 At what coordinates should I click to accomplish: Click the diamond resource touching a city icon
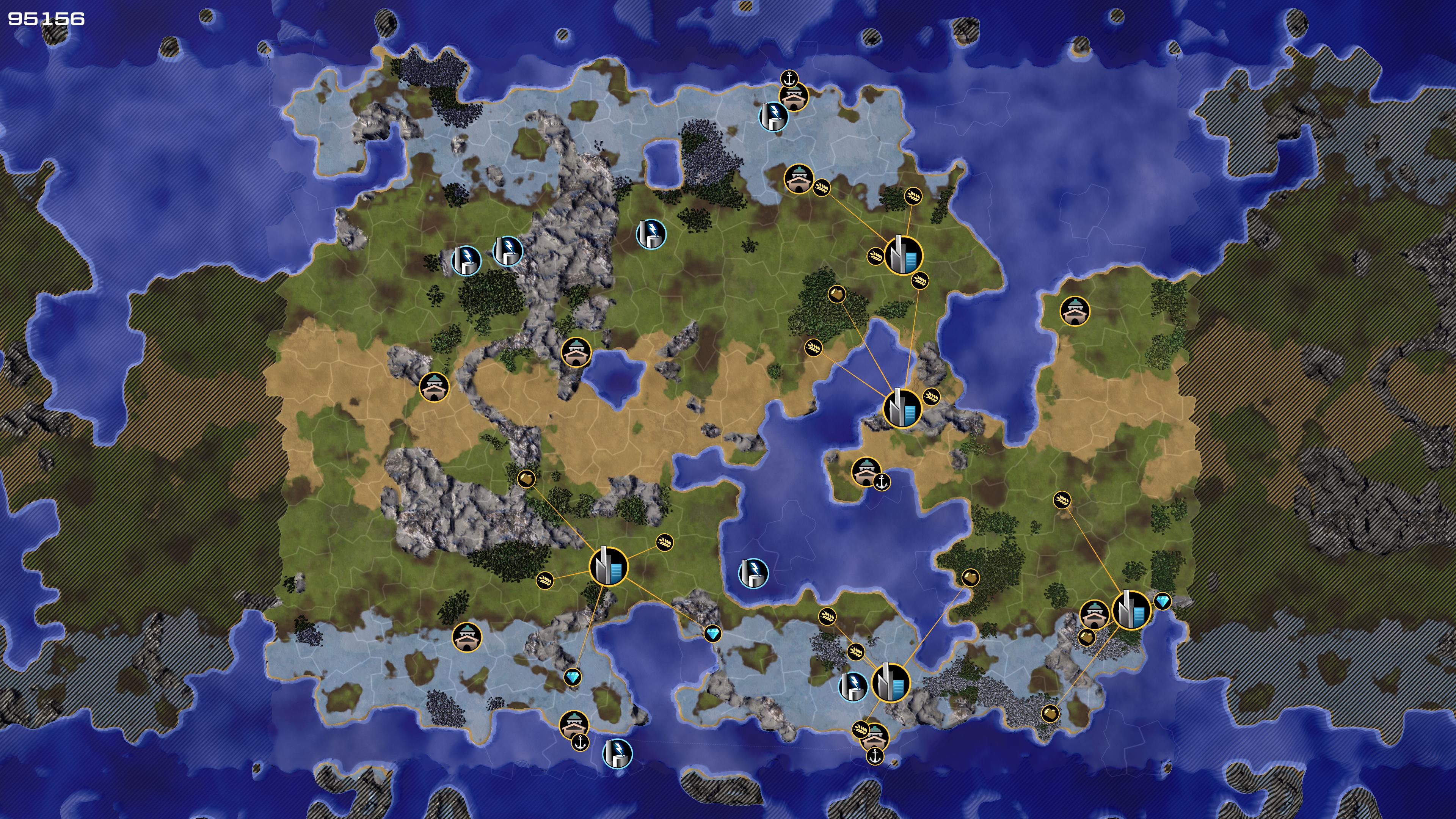(1162, 601)
